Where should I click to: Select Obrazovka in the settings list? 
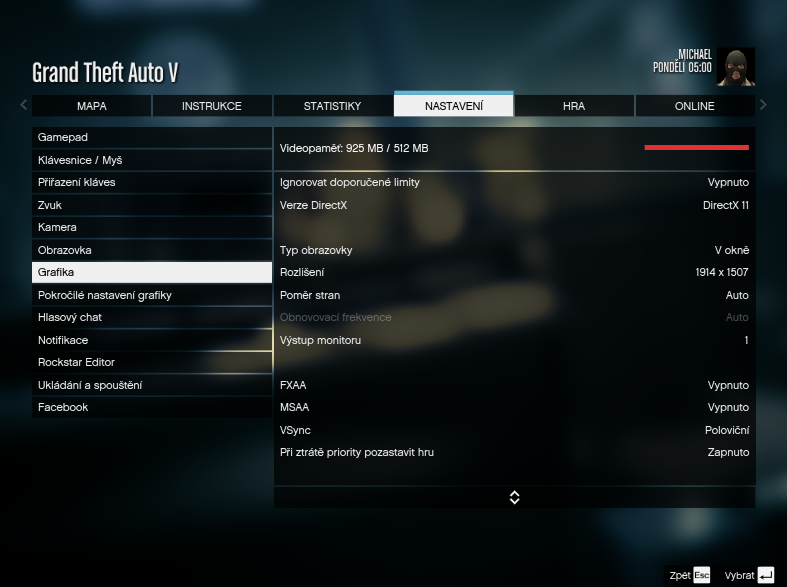click(152, 250)
